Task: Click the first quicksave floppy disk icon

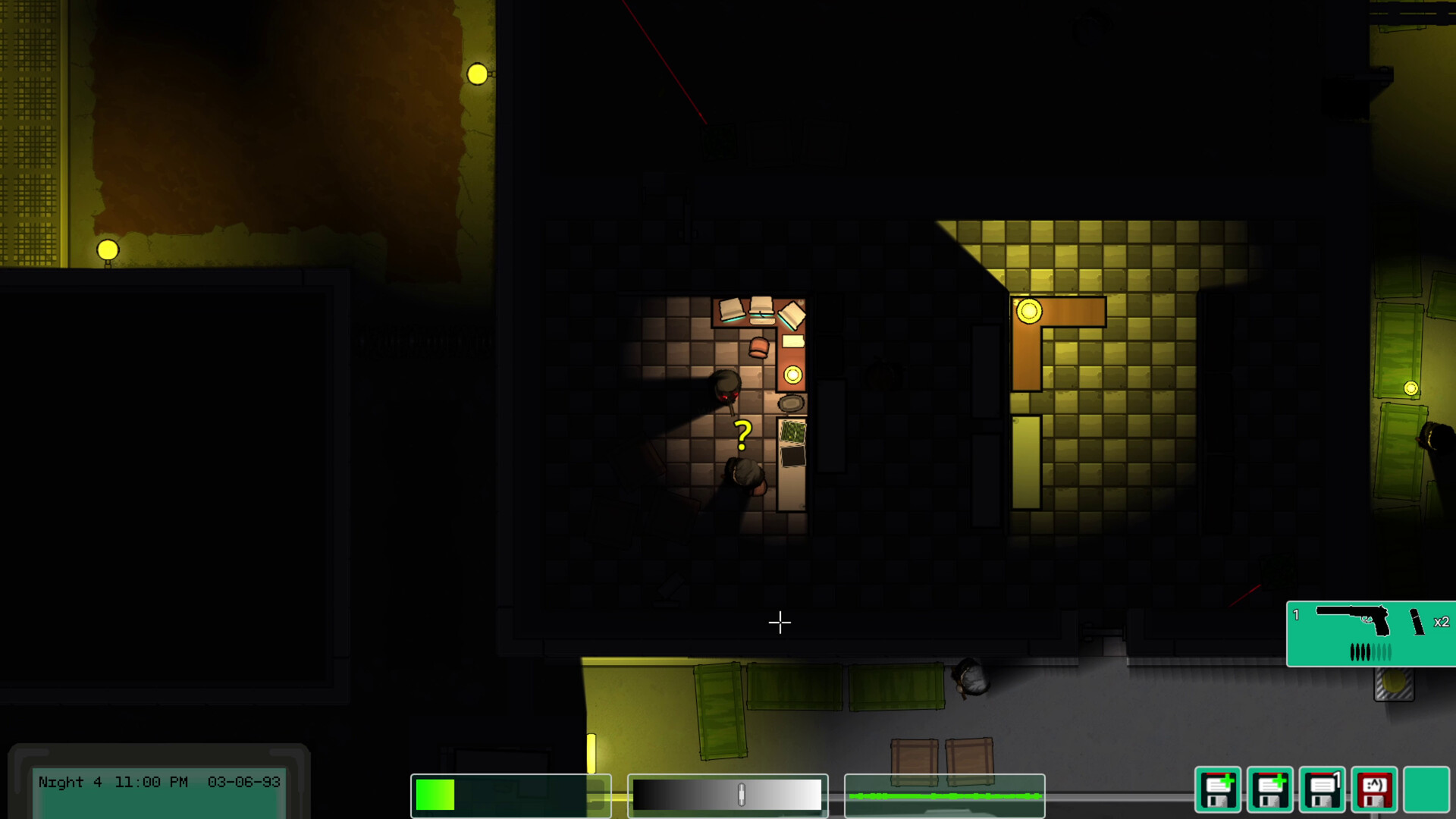Action: coord(1218,790)
